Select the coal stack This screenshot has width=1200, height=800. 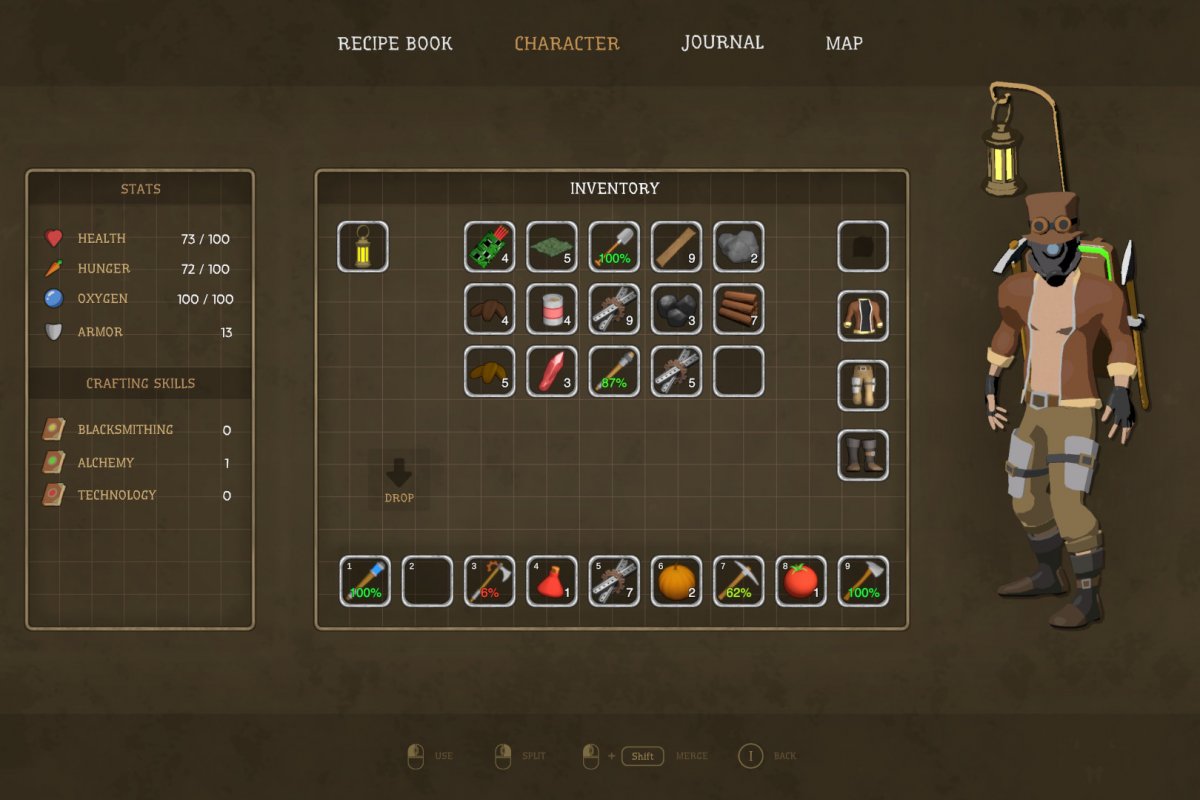pyautogui.click(x=676, y=309)
